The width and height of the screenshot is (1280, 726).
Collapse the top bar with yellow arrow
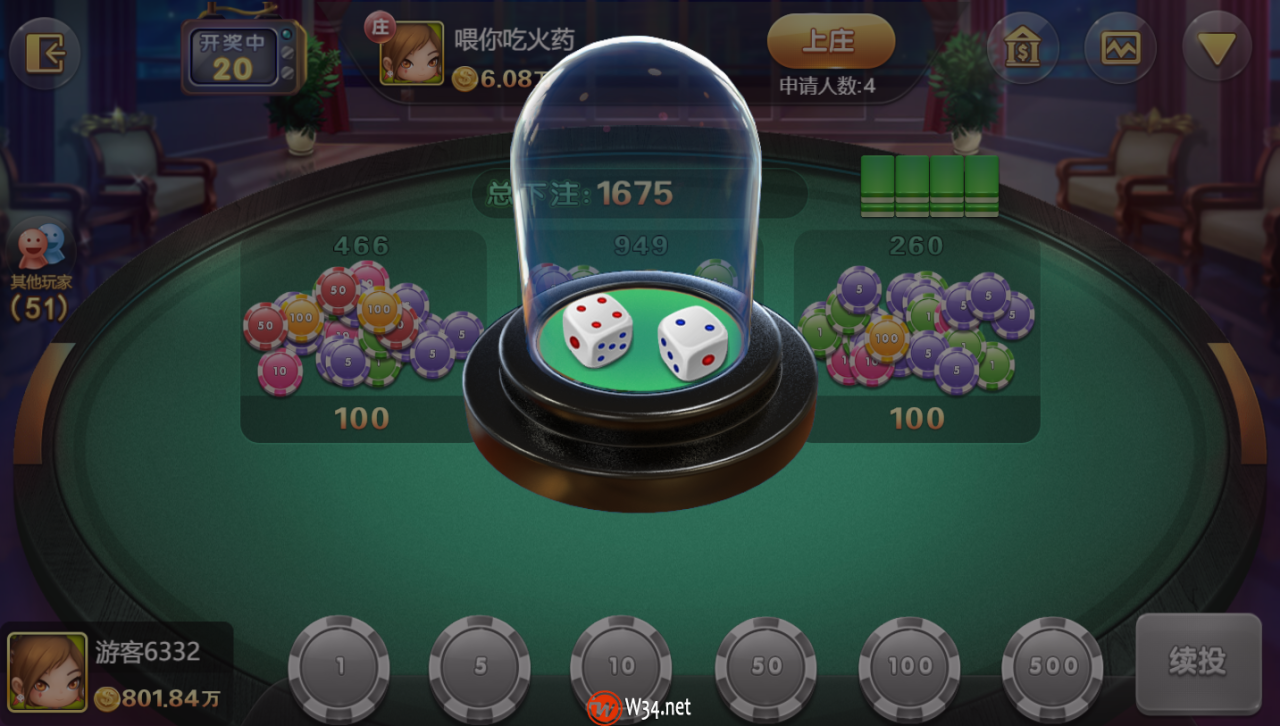(1216, 46)
